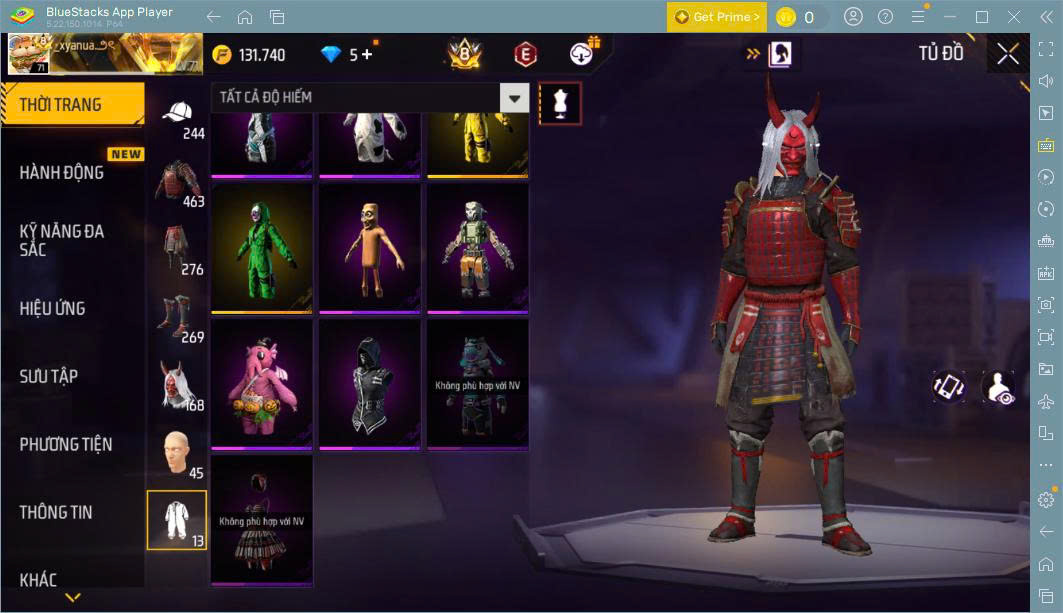Click the blue diamond plus button

coord(367,55)
